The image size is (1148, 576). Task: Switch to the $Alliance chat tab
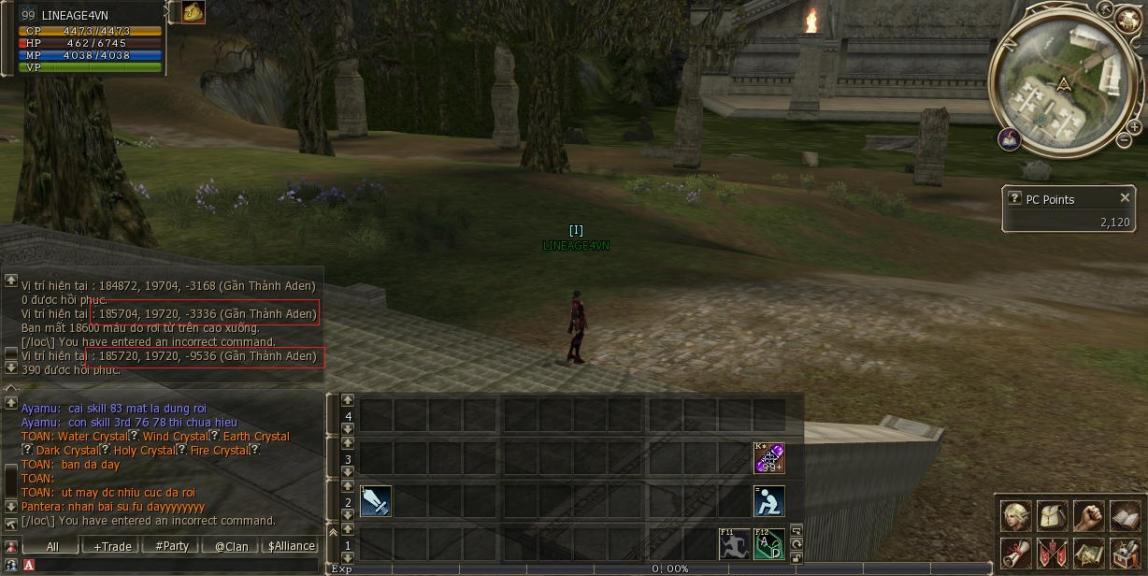[x=291, y=546]
